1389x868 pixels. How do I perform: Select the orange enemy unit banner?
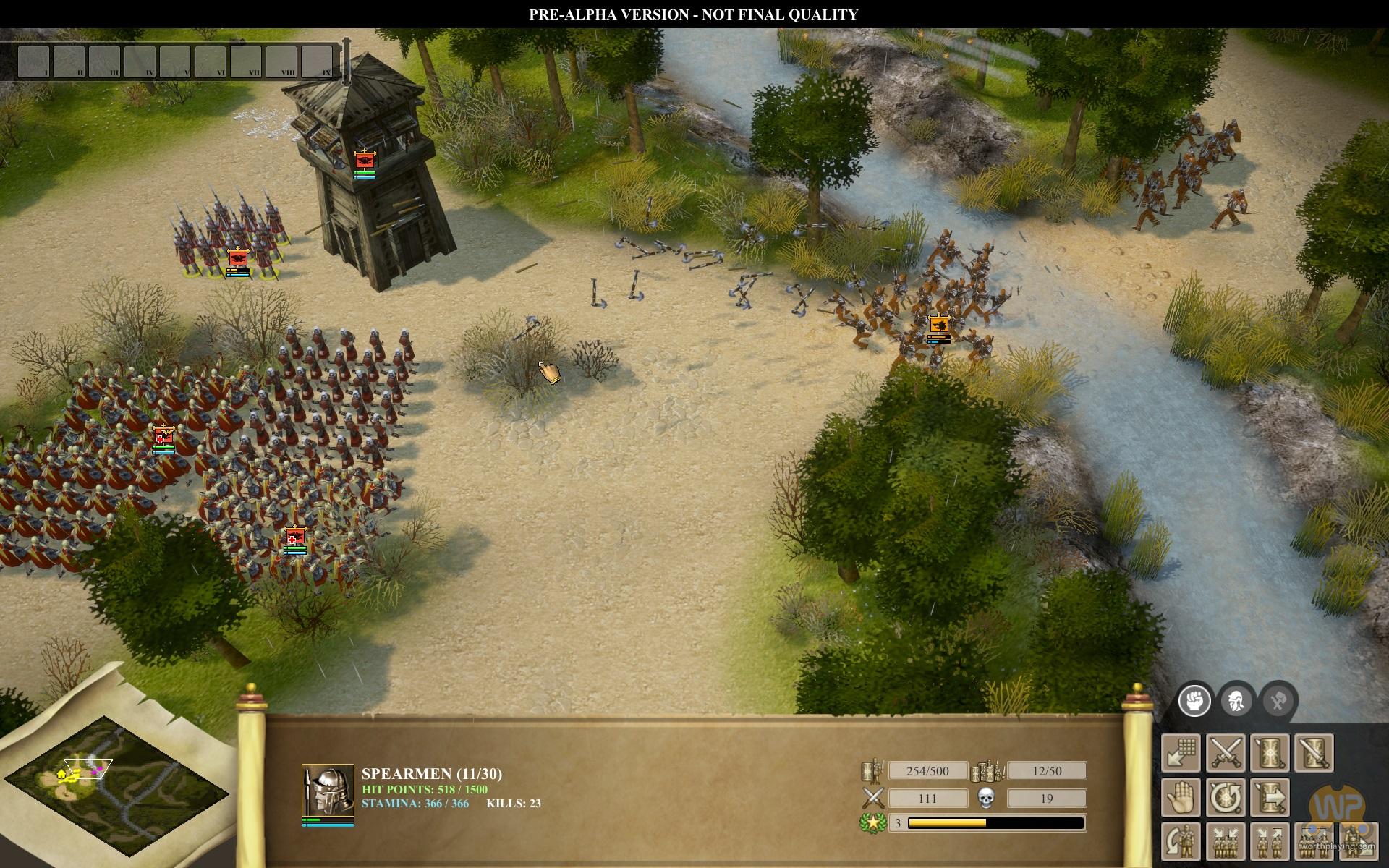pyautogui.click(x=939, y=324)
